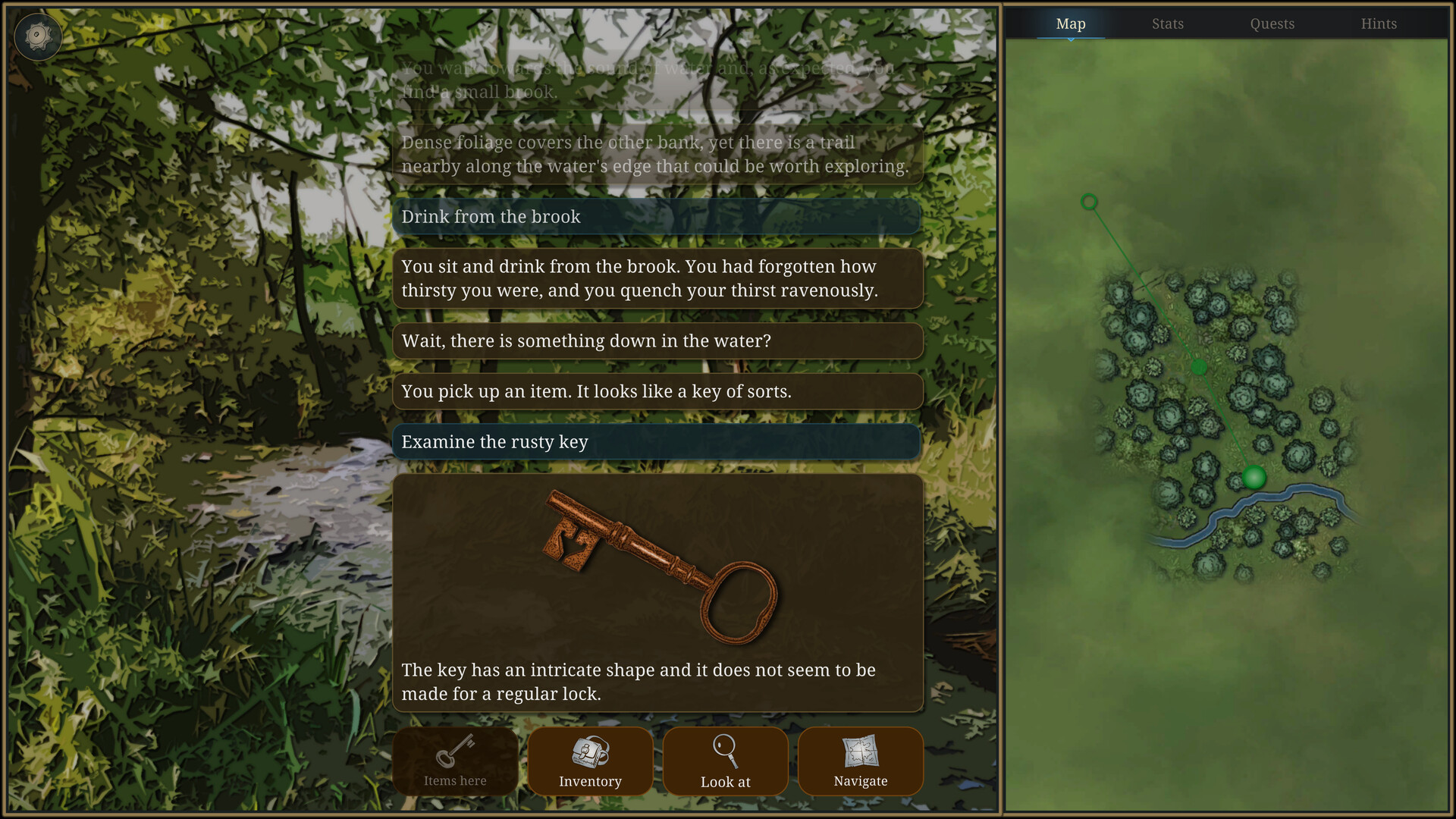Switch to the Stats tab
Viewport: 1456px width, 819px height.
pyautogui.click(x=1167, y=24)
